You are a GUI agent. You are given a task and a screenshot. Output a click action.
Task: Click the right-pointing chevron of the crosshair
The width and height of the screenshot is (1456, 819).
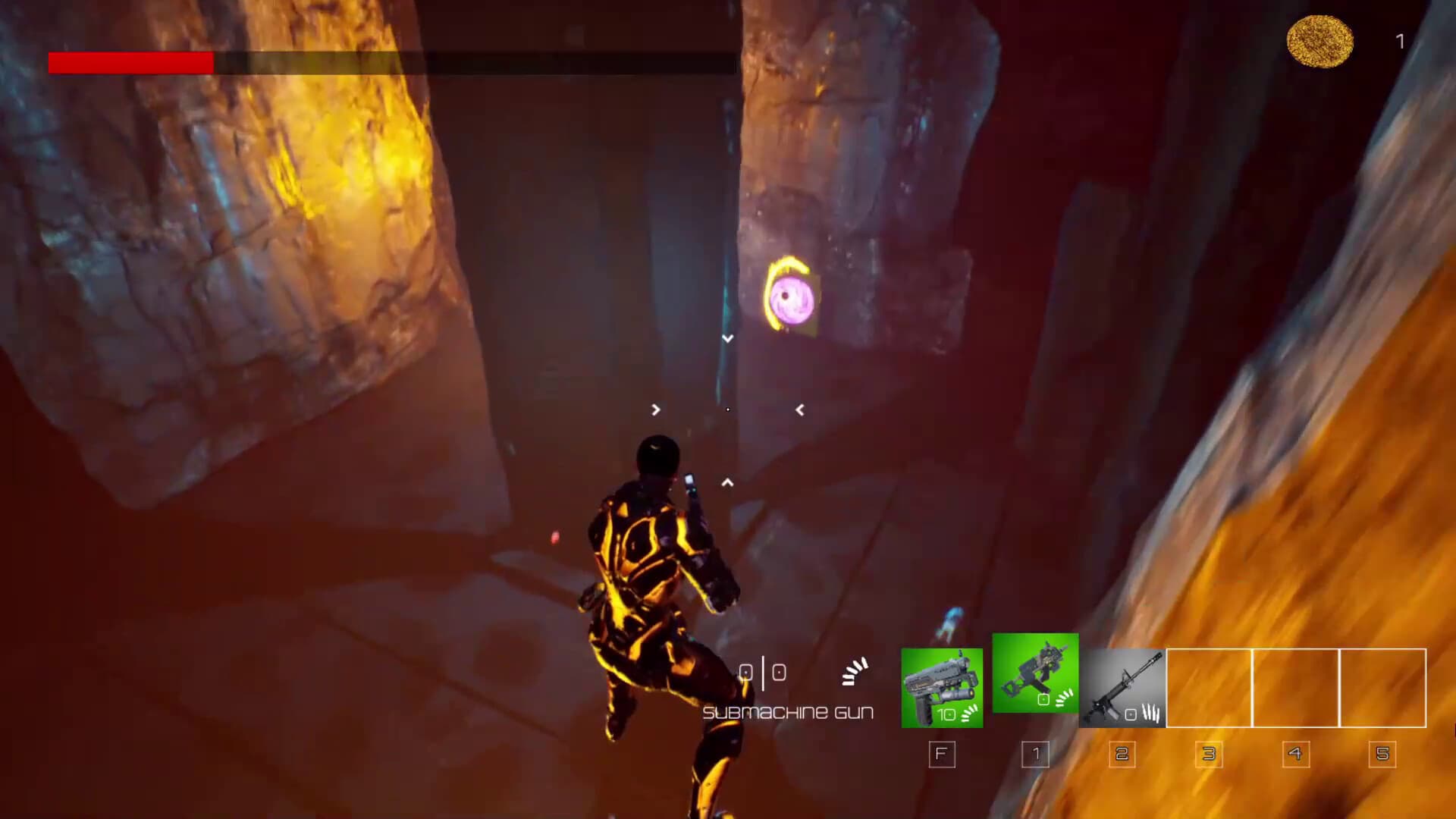pos(655,410)
